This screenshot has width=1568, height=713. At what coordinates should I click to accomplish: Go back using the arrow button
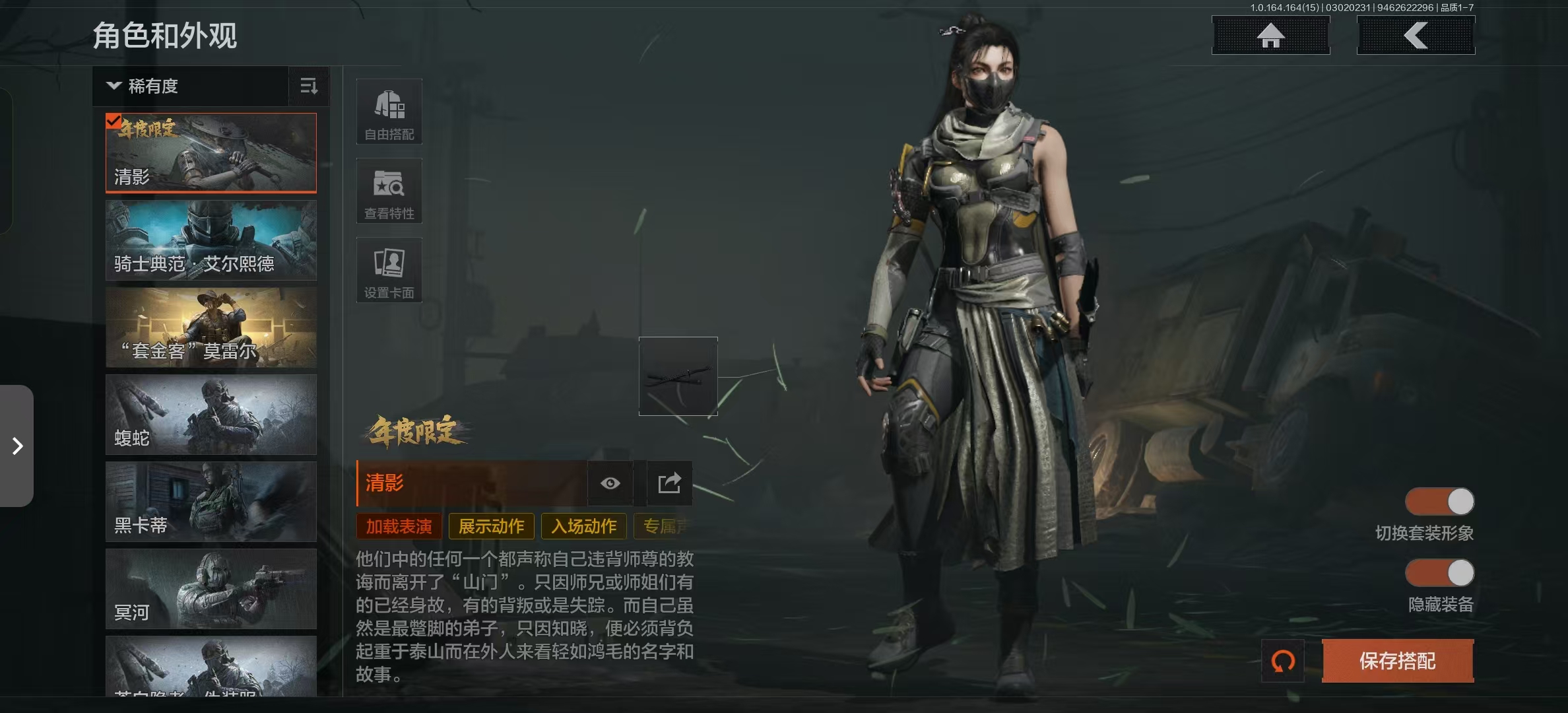(x=1416, y=36)
